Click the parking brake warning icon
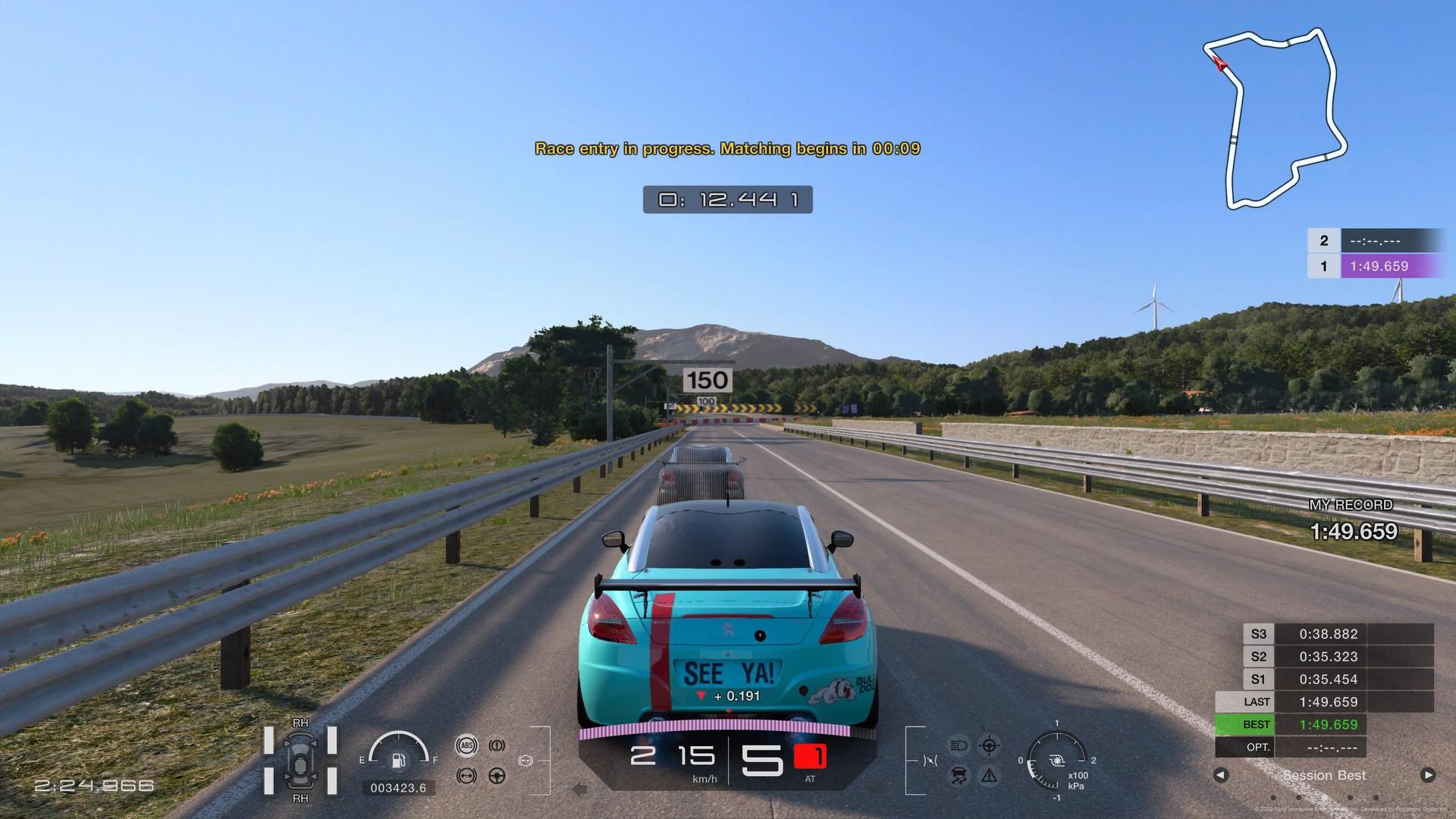Screen dimensions: 1456x819 [x=497, y=745]
